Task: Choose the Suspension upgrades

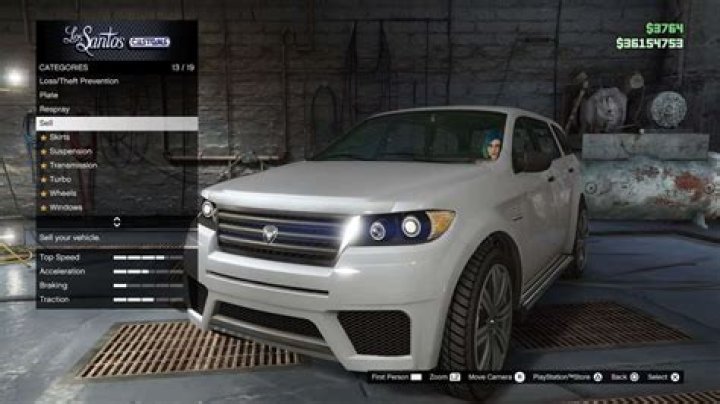Action: pyautogui.click(x=70, y=150)
